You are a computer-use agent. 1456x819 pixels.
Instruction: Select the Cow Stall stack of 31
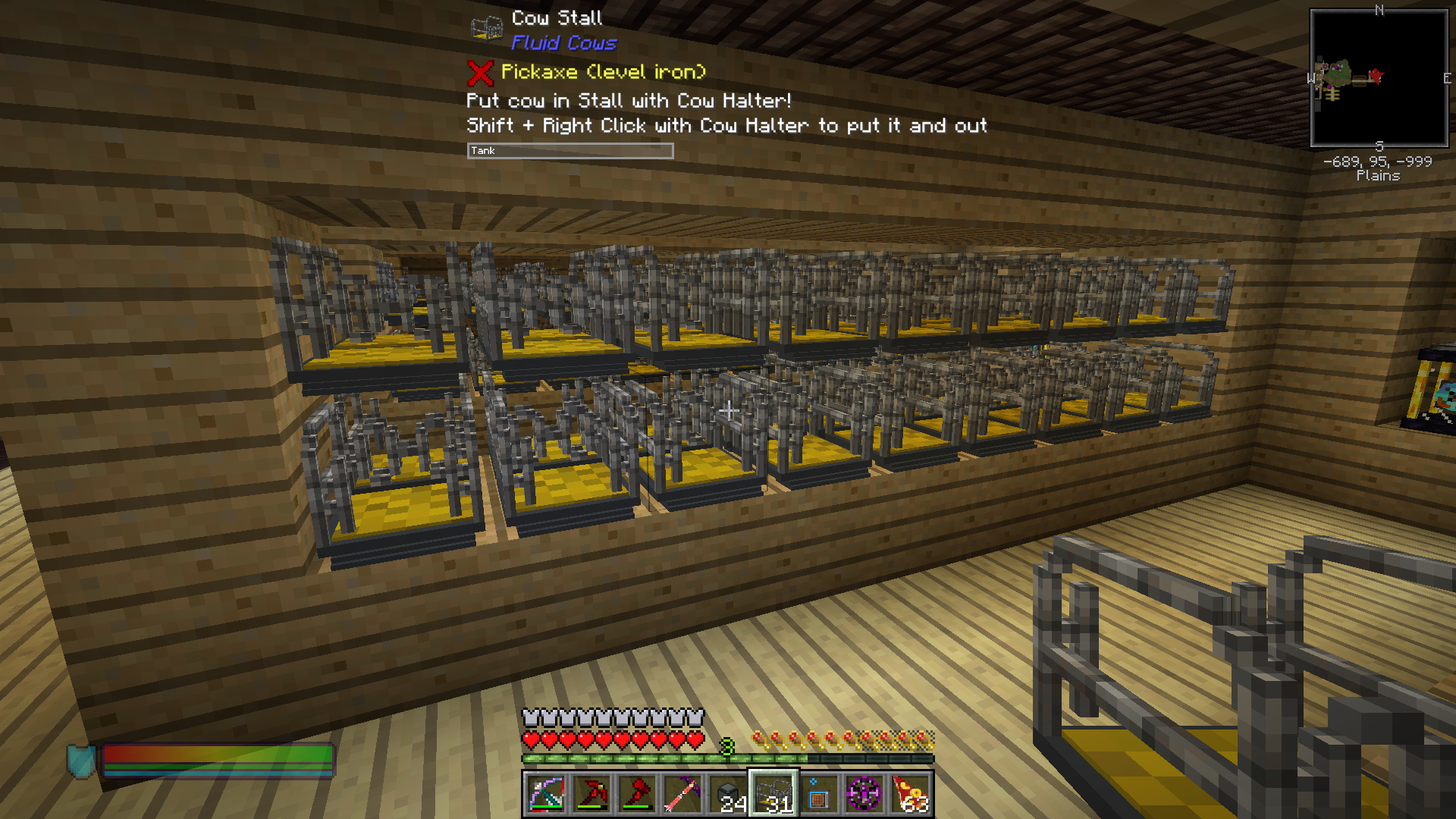pyautogui.click(x=773, y=794)
